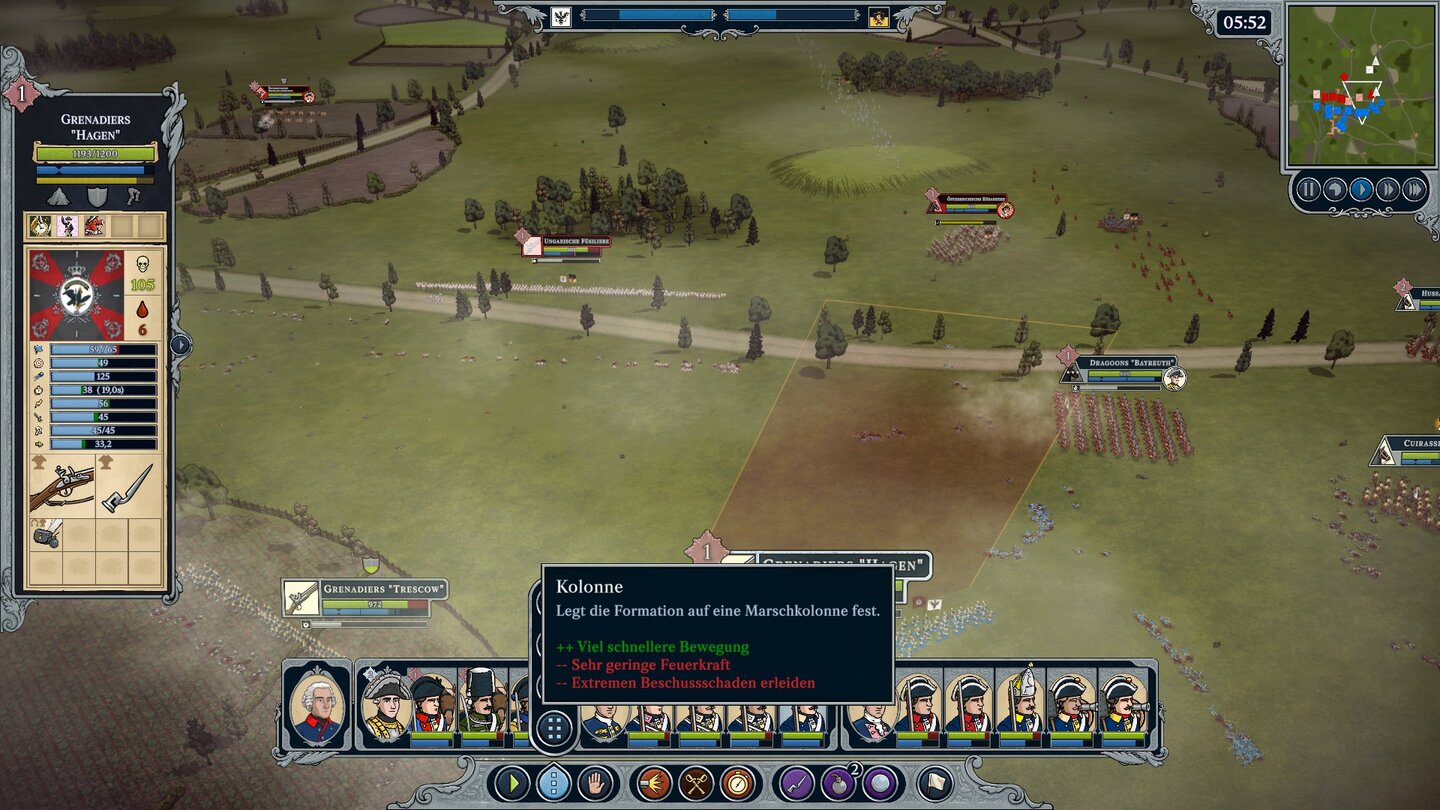Select the crossed sabres melee order

click(x=696, y=783)
